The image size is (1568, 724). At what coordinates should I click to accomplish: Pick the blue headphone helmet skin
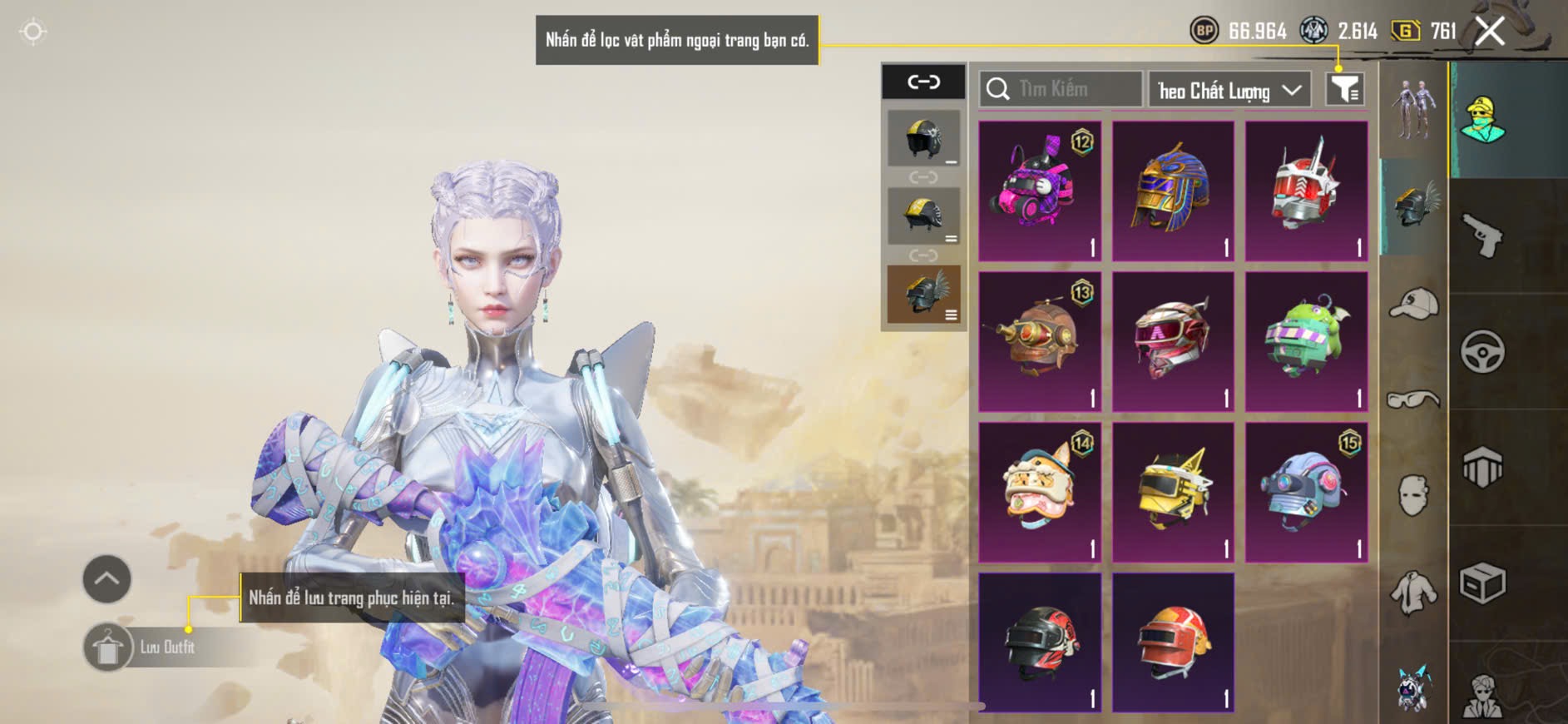(1306, 492)
